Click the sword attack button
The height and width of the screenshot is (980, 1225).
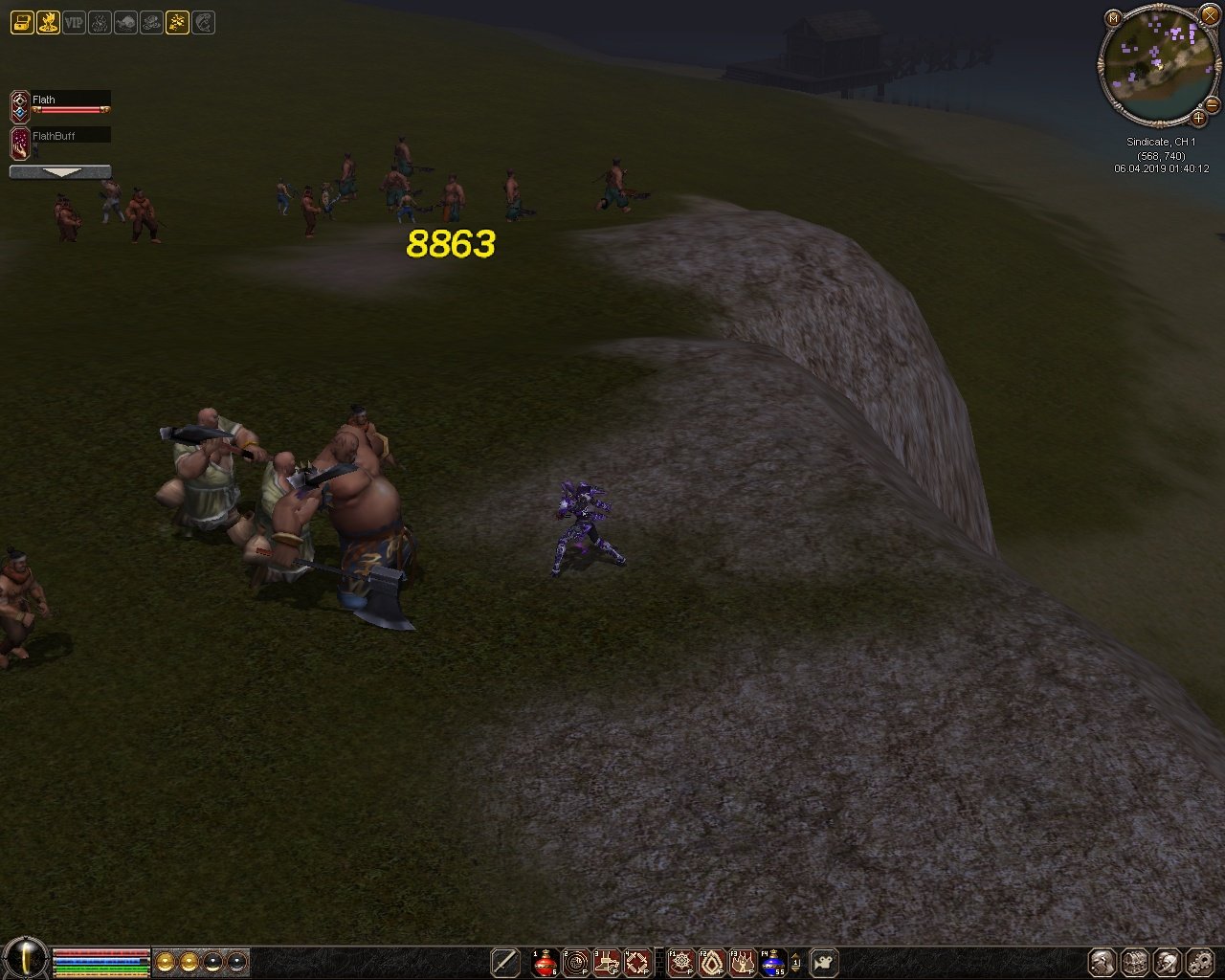505,962
